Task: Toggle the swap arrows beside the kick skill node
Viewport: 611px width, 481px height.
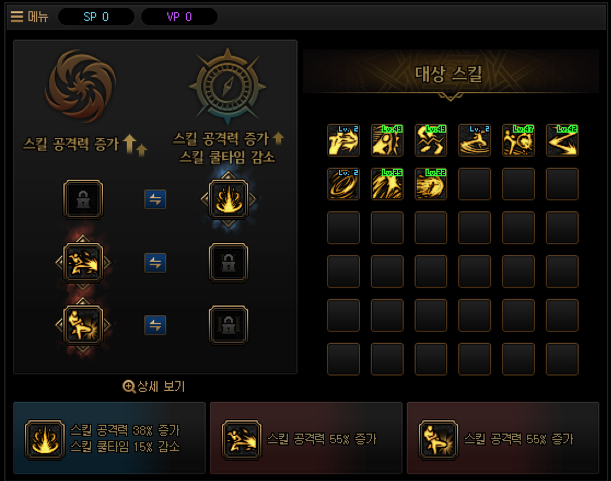Action: 155,325
